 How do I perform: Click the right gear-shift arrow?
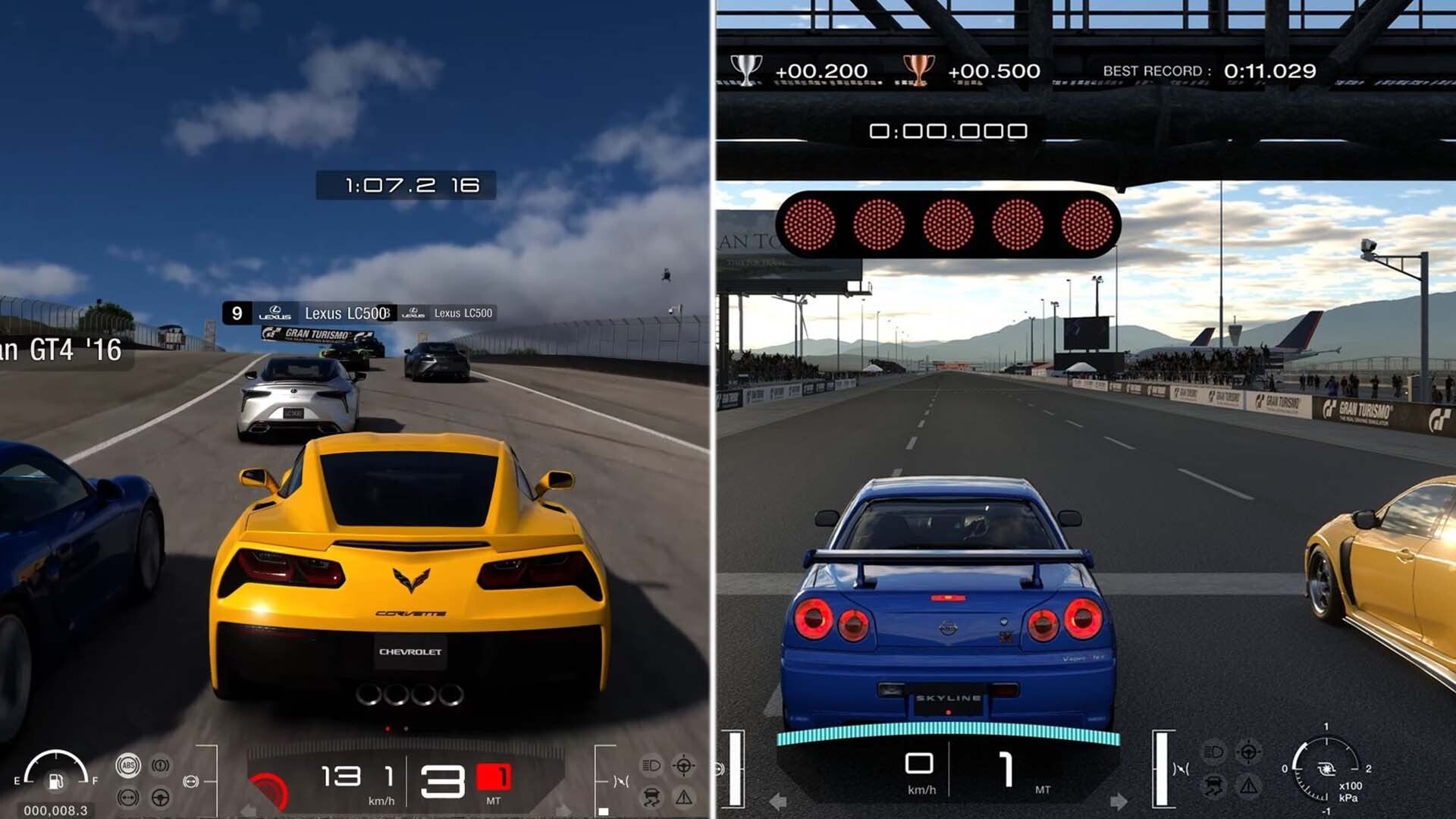coord(1119,801)
